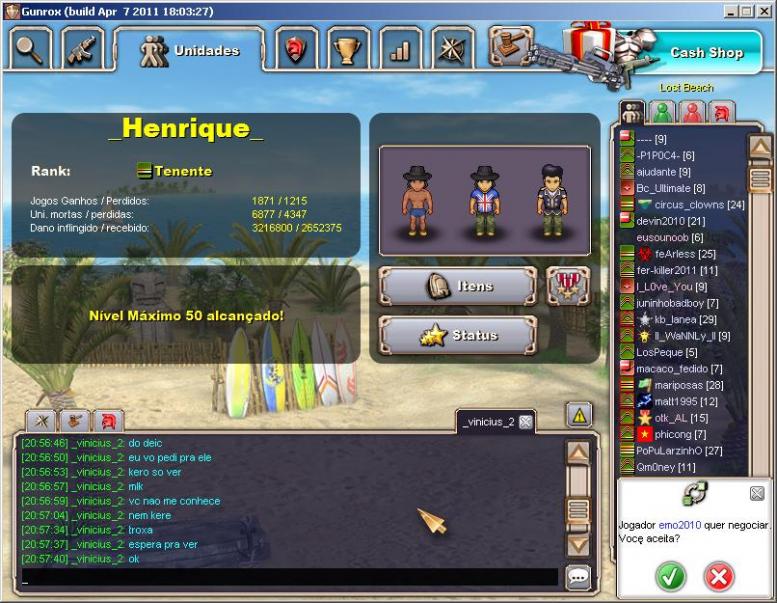This screenshot has height=603, width=777.
Task: Decline the trade request with the red X
Action: (718, 576)
